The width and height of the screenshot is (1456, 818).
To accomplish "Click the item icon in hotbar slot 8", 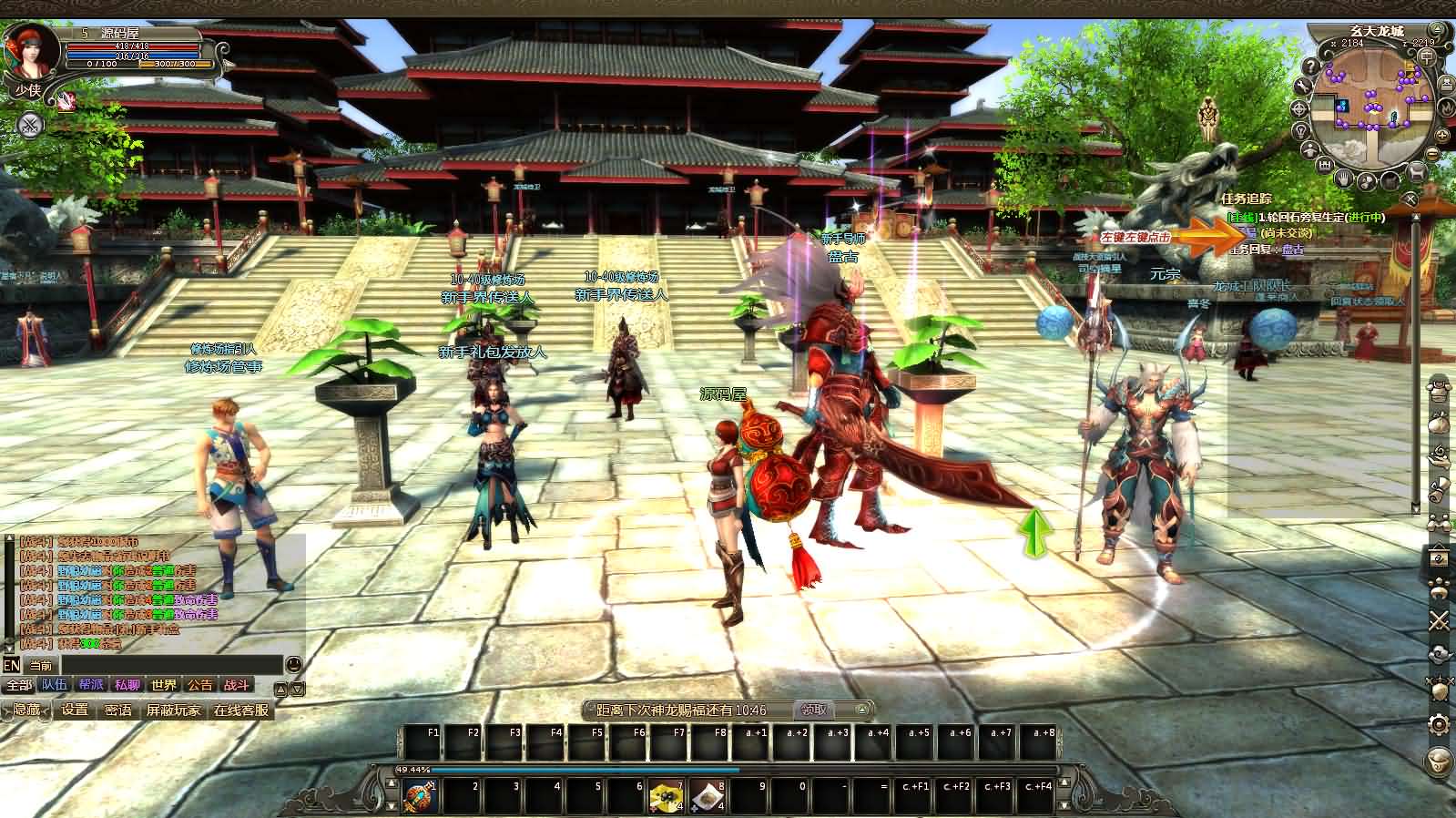I will [x=709, y=796].
